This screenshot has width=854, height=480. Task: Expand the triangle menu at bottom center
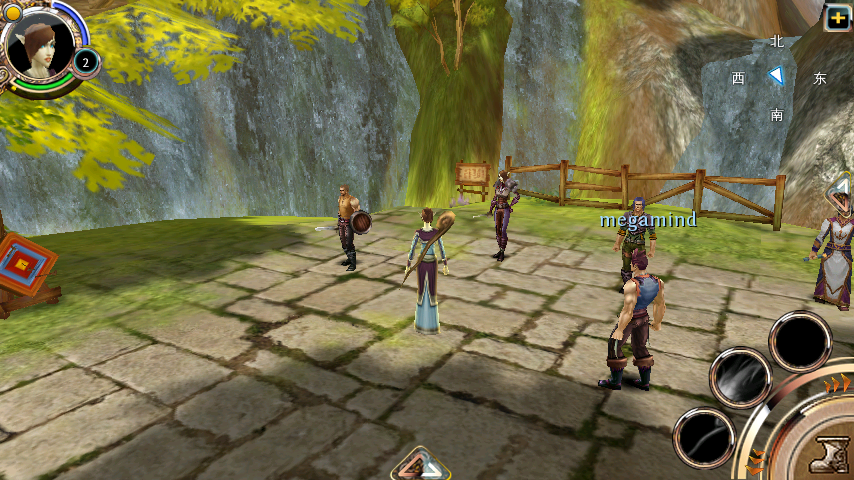[421, 465]
